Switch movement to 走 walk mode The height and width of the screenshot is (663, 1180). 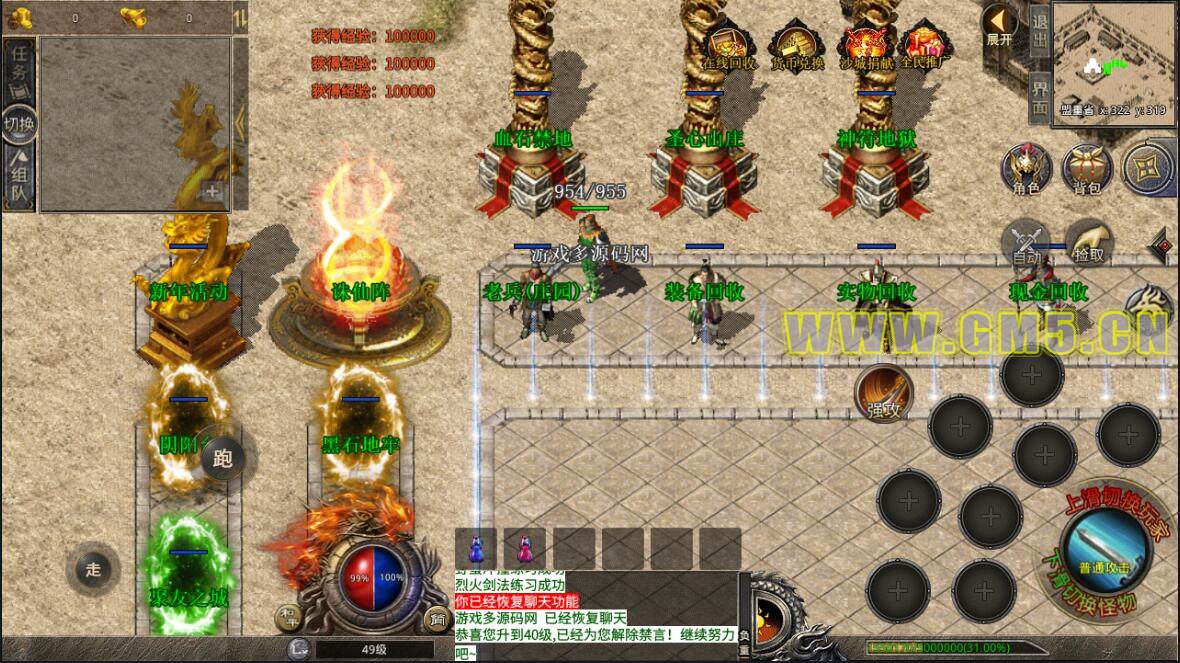pos(93,570)
